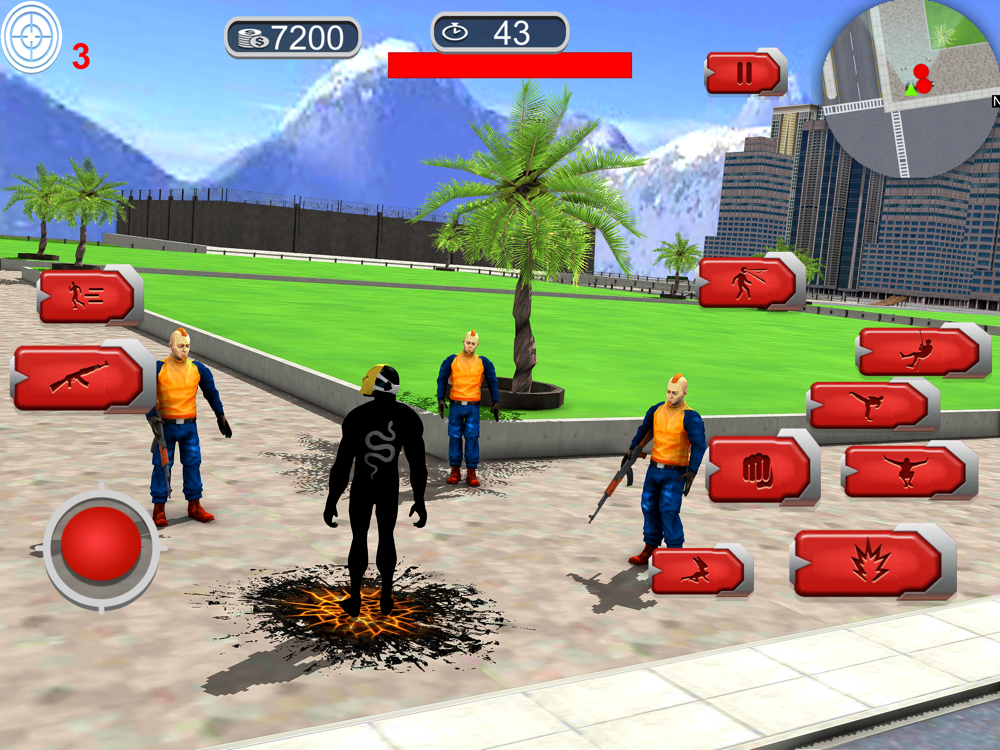Click the red virtual joystick
Screen dimensions: 1000x750
101,546
